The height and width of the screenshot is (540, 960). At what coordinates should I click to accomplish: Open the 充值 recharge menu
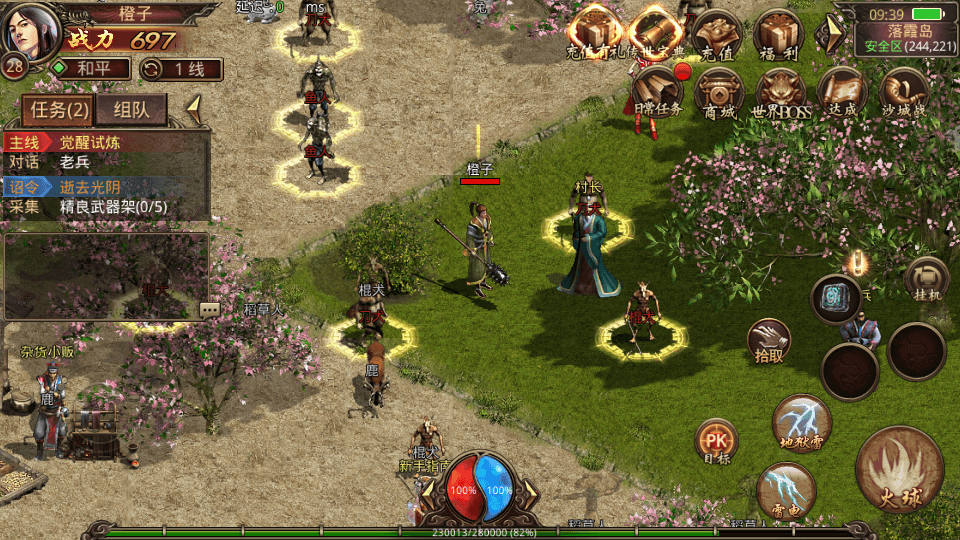pos(716,32)
